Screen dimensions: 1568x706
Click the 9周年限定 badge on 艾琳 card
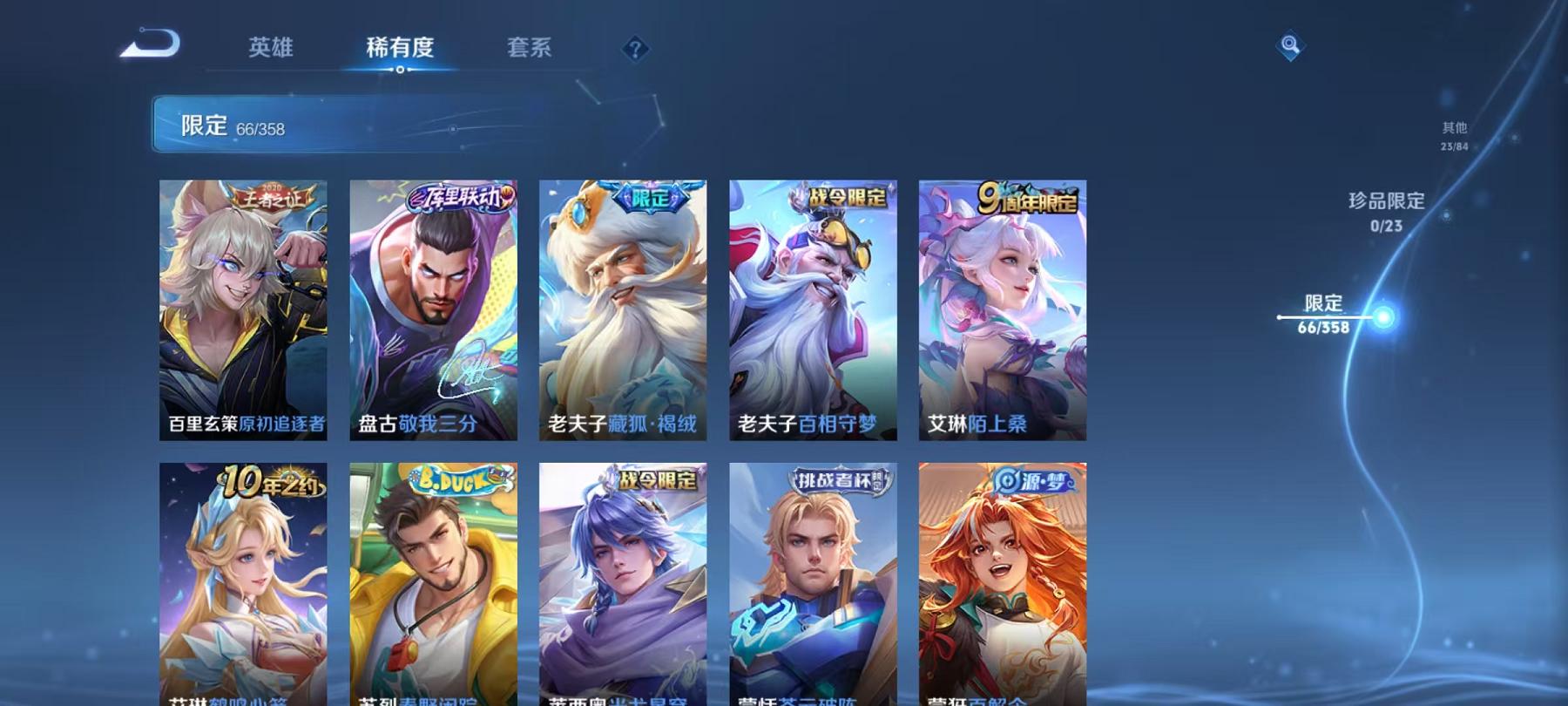point(1029,197)
